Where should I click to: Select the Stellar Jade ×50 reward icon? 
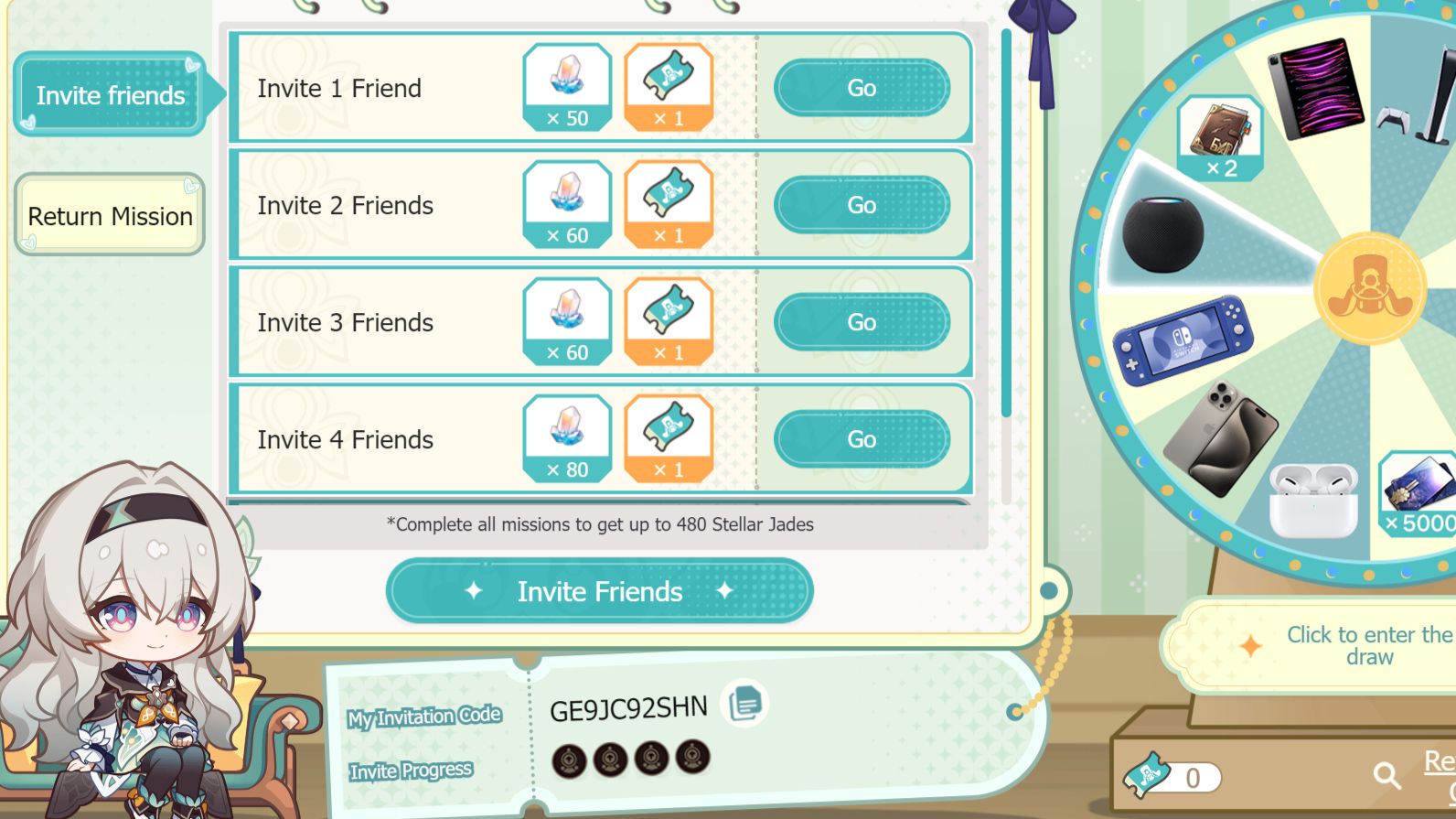coord(567,87)
